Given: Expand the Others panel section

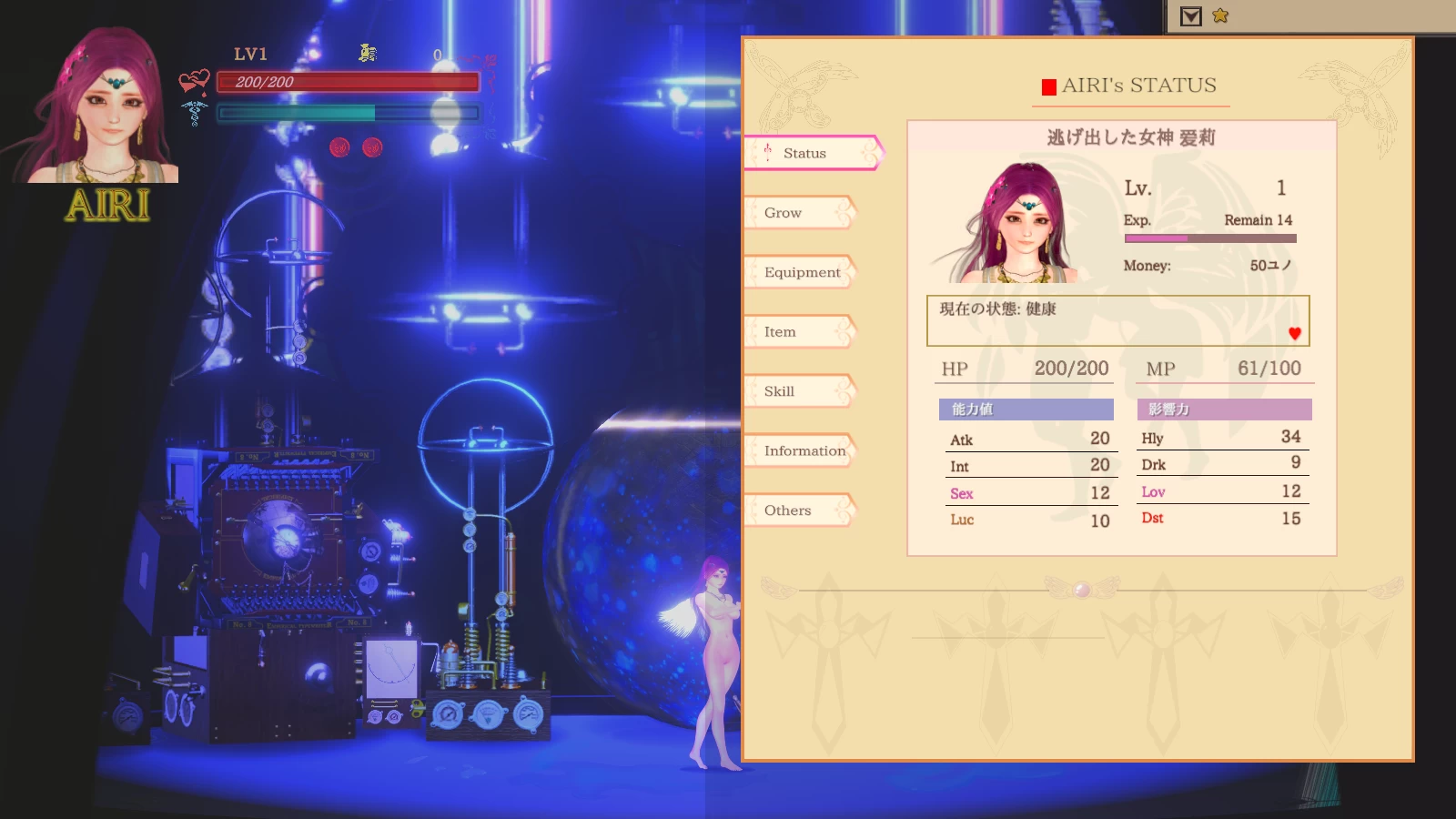Looking at the screenshot, I should 788,511.
